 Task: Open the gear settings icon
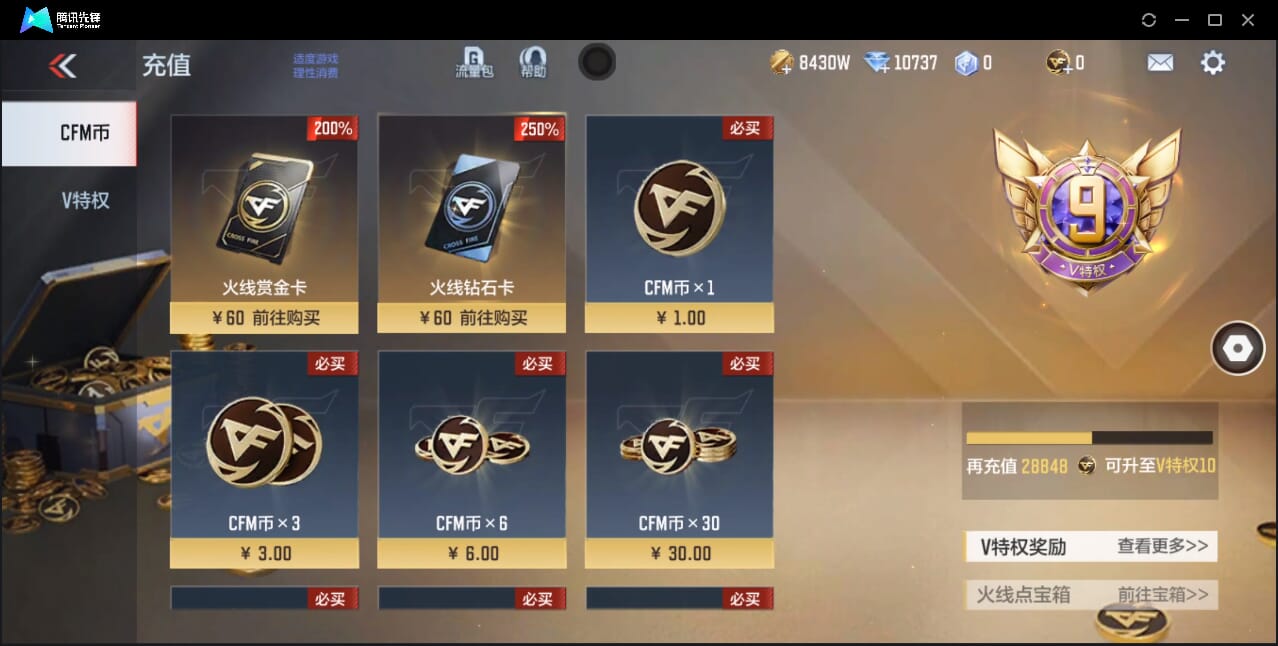click(1212, 63)
